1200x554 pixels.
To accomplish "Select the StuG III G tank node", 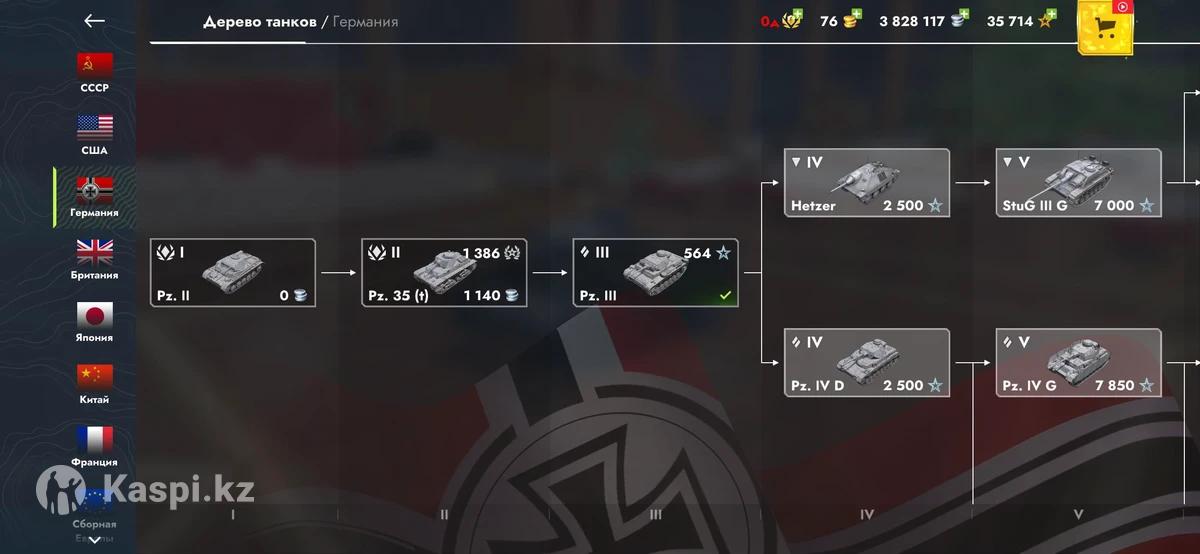I will click(1078, 182).
